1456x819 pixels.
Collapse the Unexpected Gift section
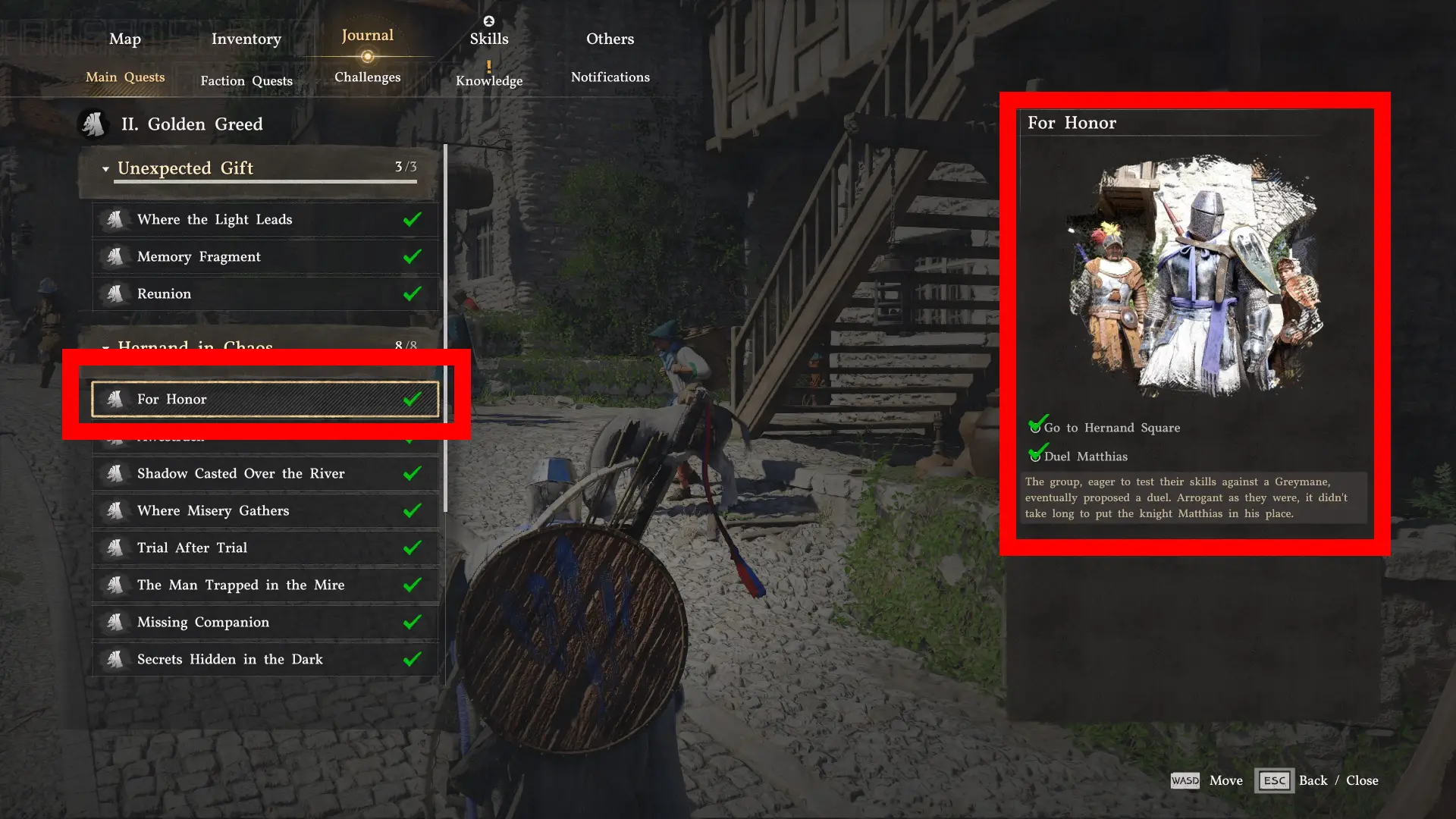[106, 168]
